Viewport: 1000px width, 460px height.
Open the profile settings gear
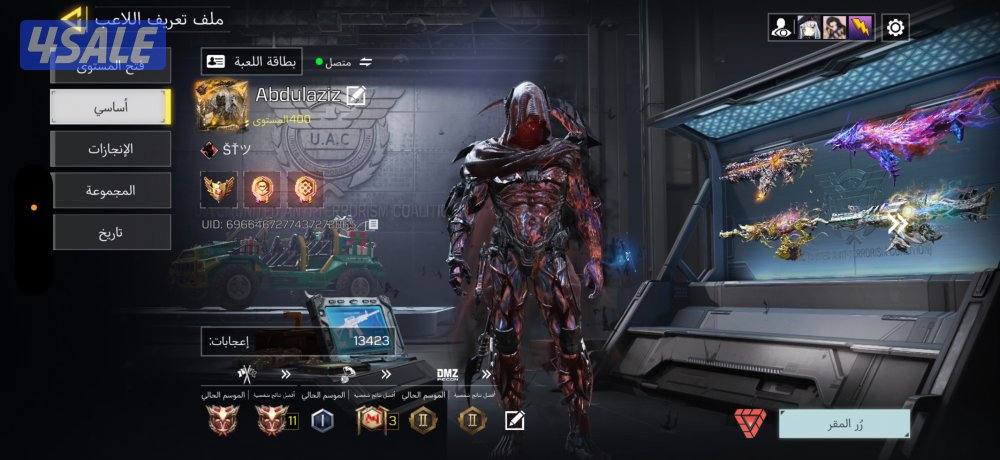tap(896, 27)
